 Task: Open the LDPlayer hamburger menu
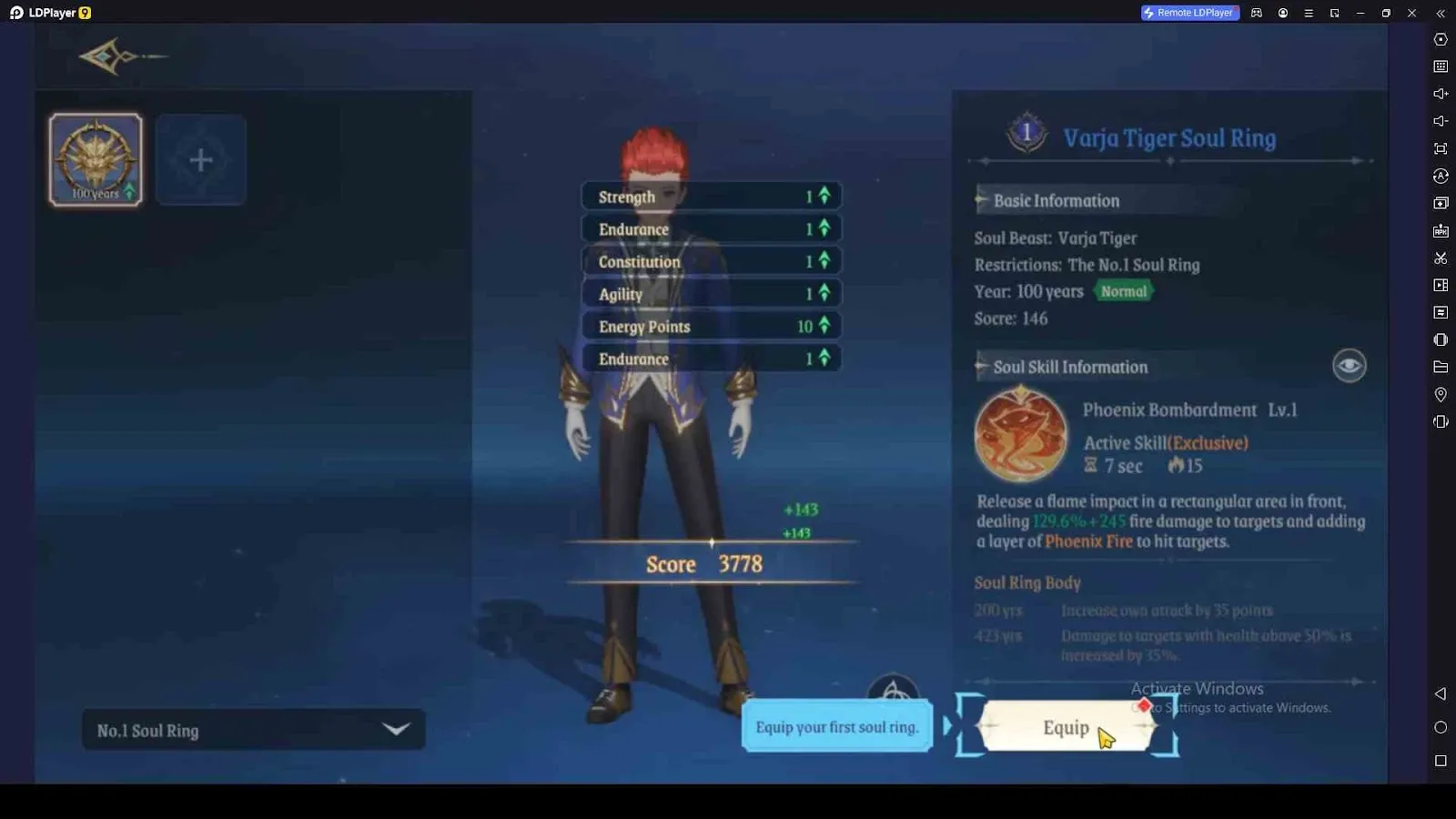coord(1309,13)
